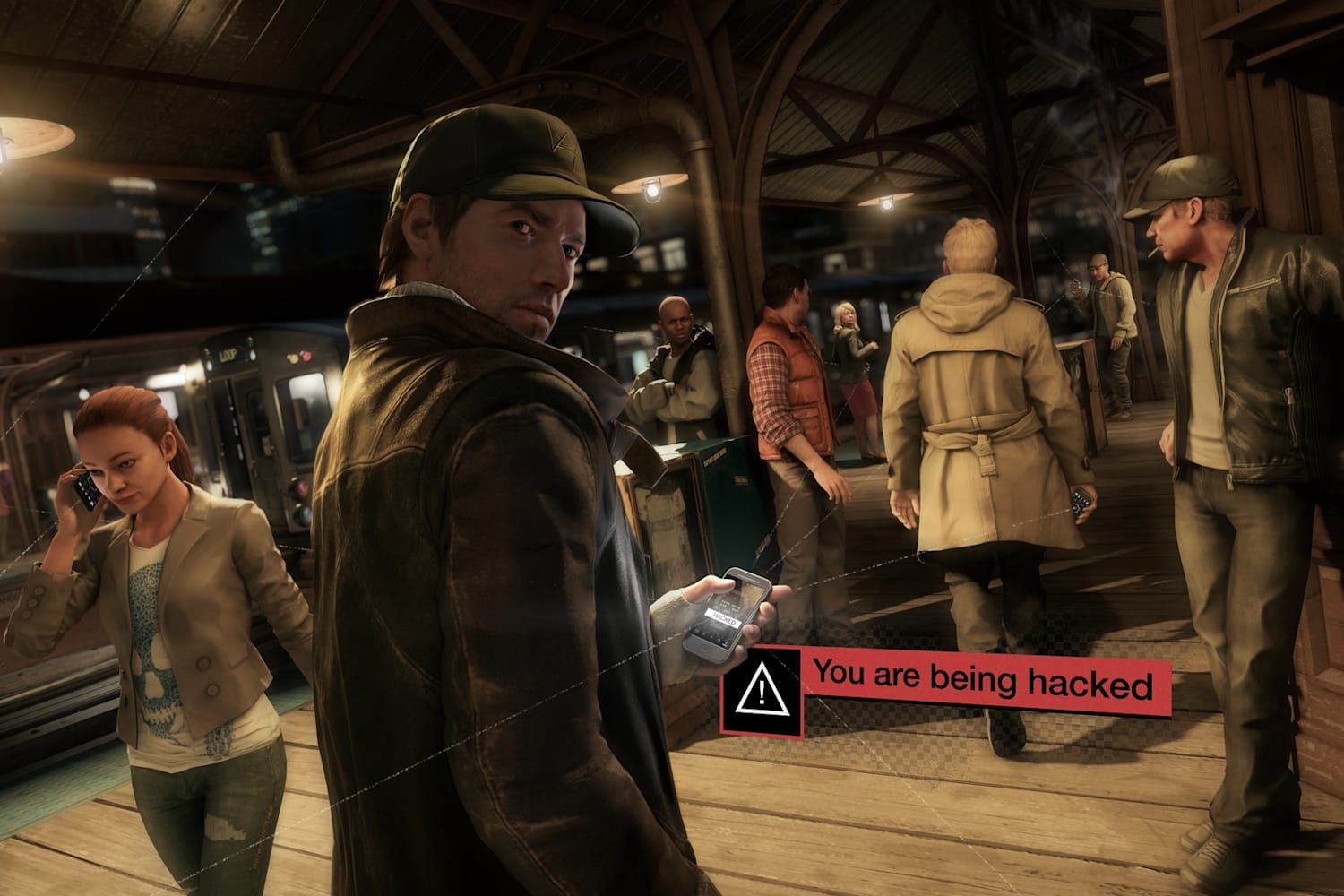Viewport: 1344px width, 896px height.
Task: Expand the notification on the phone screen
Action: coord(724,616)
